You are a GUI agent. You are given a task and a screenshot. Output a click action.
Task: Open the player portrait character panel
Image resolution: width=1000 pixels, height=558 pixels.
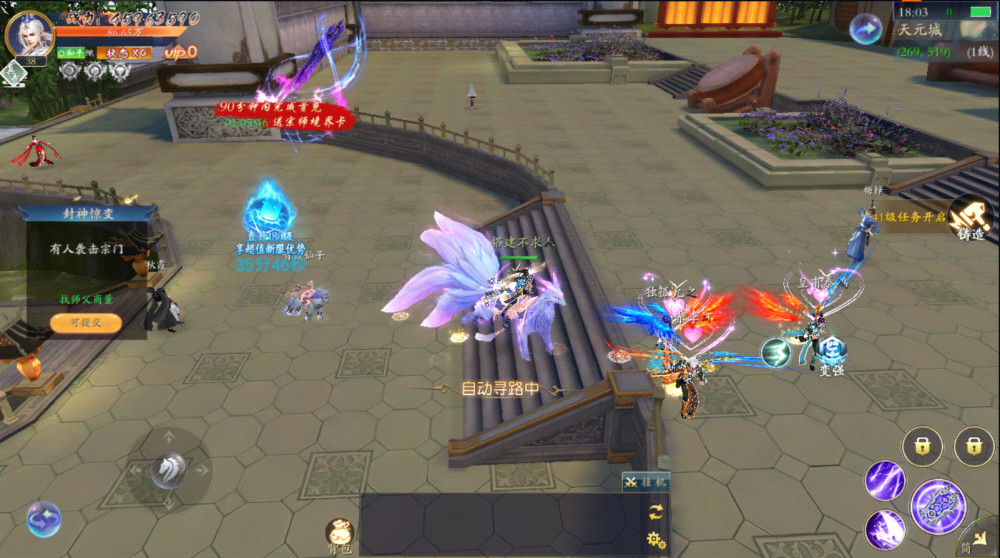click(29, 33)
